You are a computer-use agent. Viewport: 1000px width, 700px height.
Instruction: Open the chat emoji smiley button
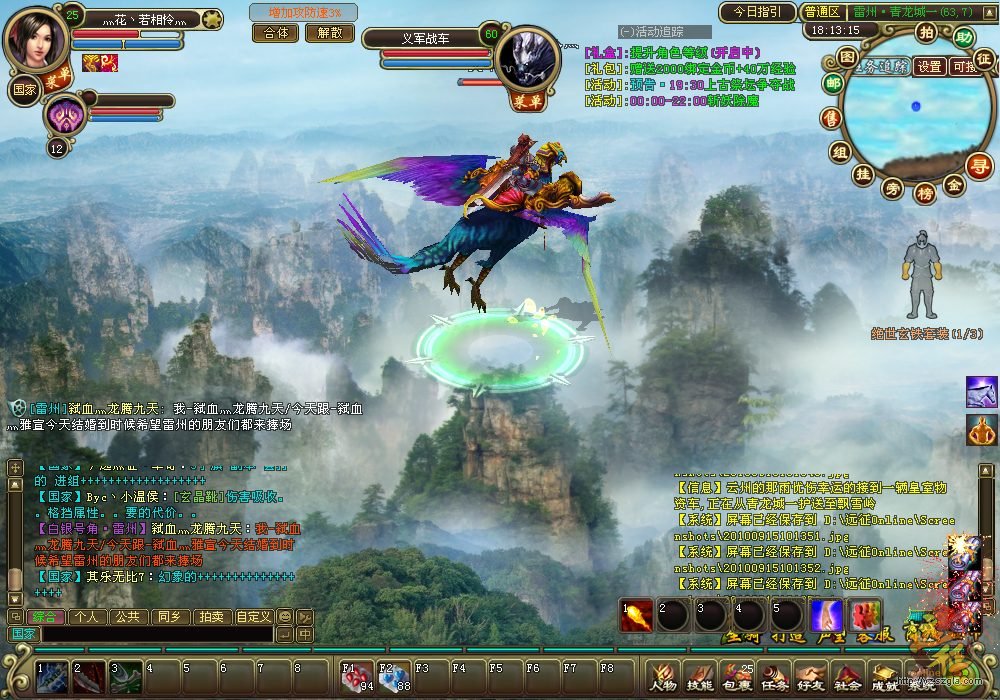pyautogui.click(x=285, y=617)
